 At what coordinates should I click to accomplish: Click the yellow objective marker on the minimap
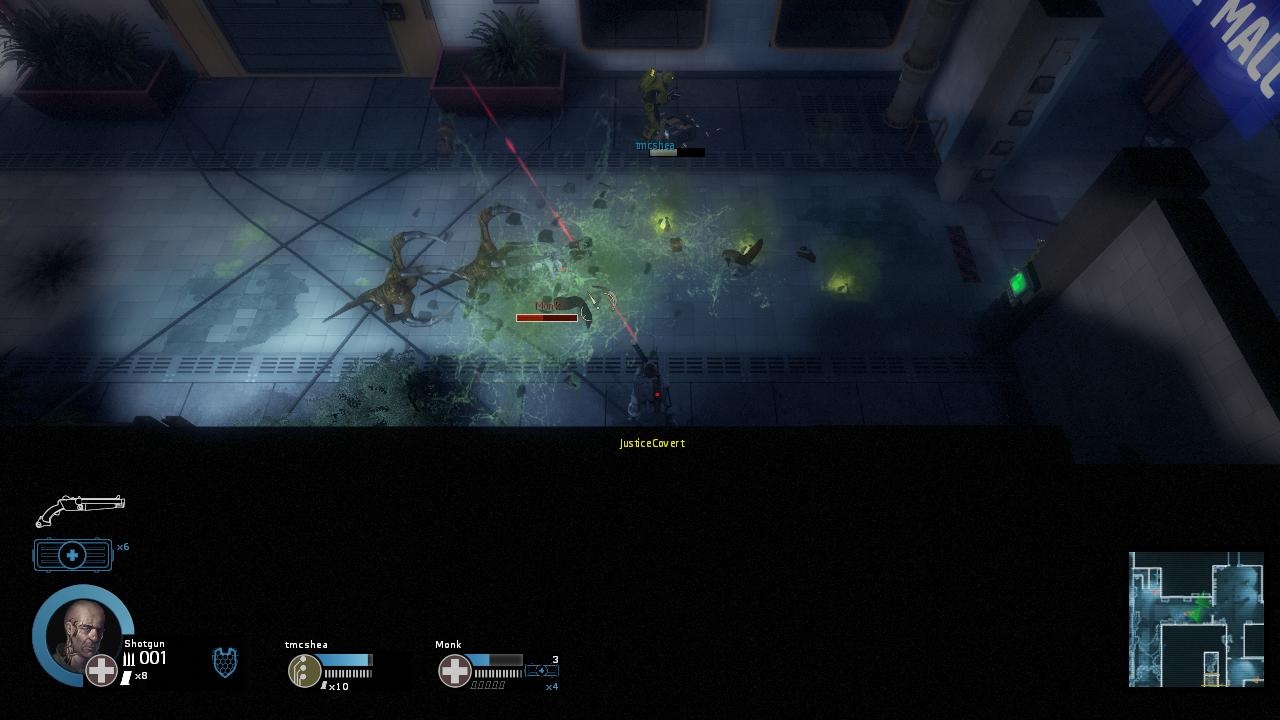[1211, 680]
